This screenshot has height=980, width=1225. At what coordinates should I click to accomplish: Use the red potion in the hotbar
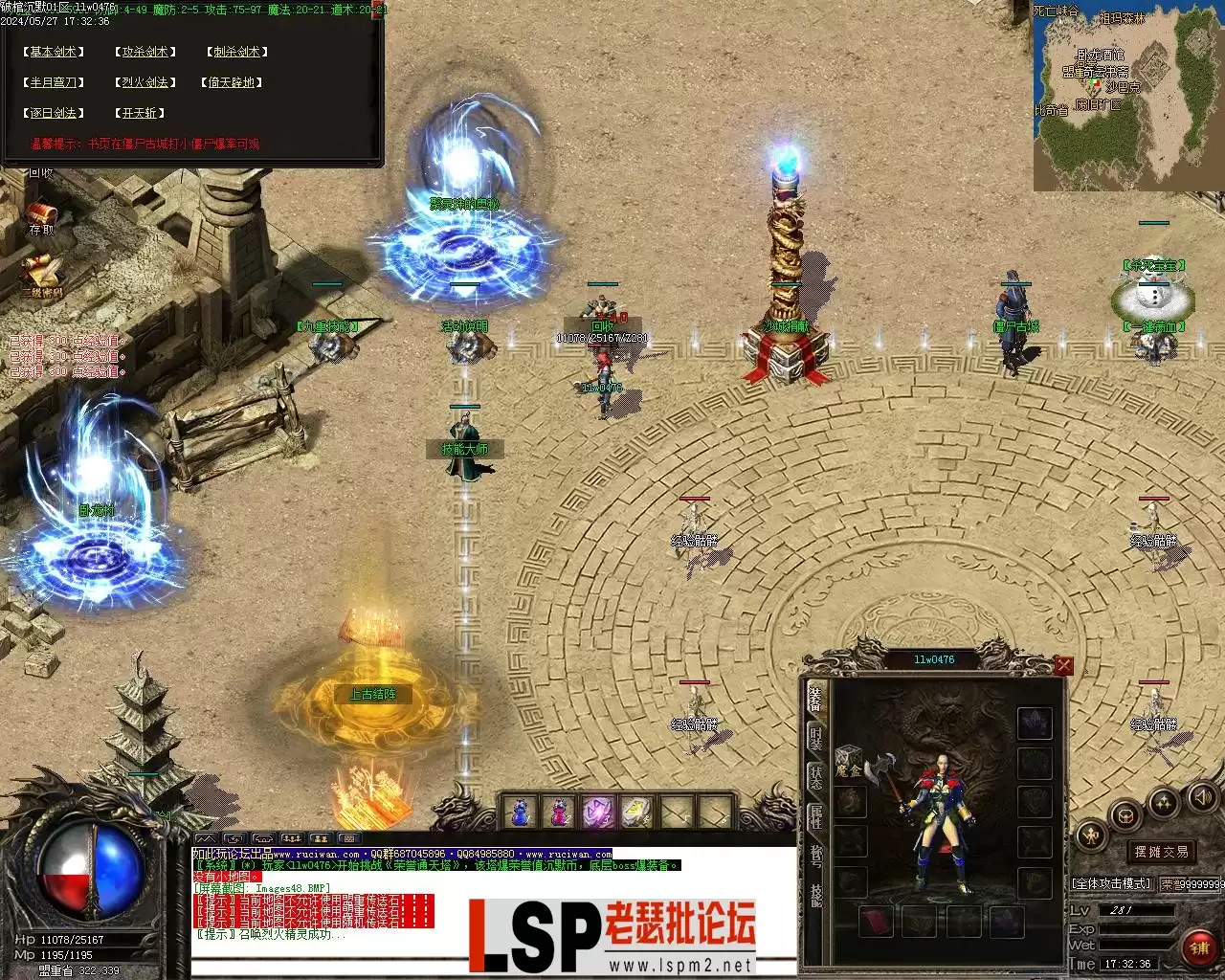559,812
